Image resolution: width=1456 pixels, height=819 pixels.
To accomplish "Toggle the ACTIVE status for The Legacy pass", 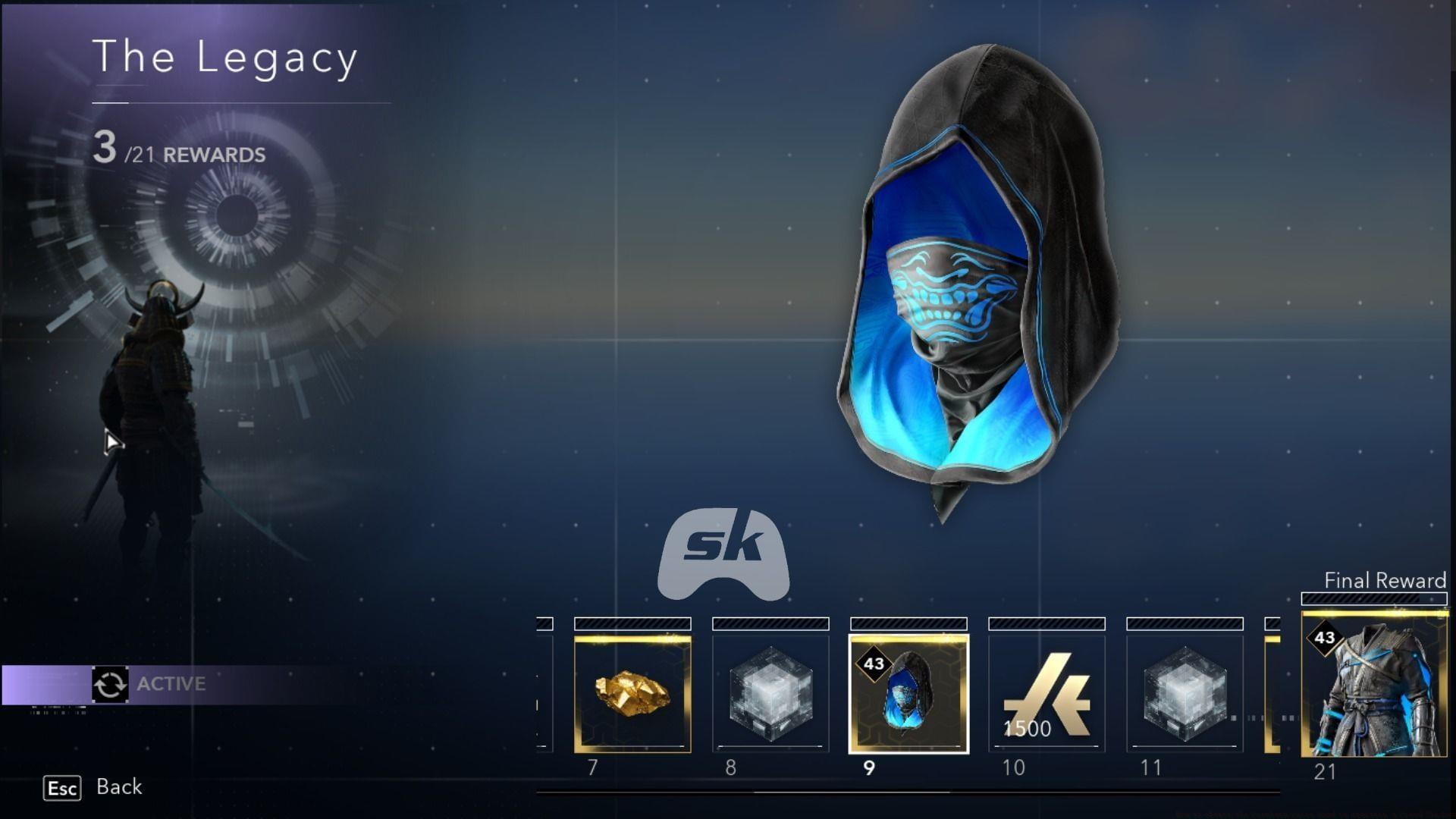I will [x=171, y=683].
